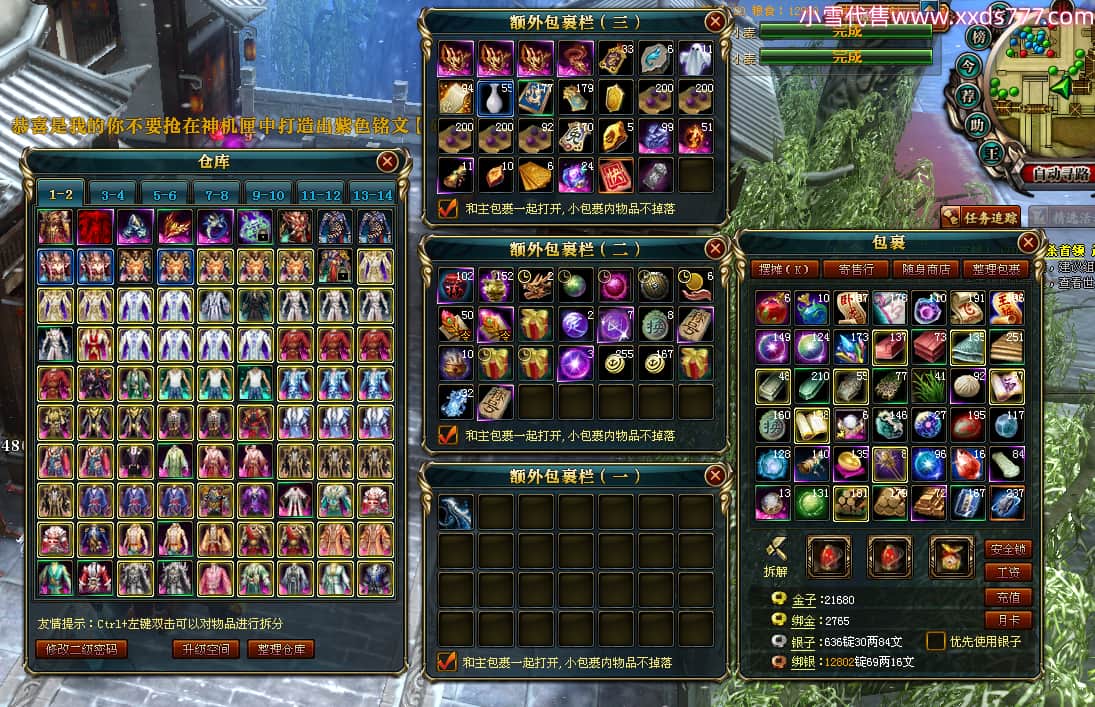Sort the bag with 整理包裹

point(996,269)
